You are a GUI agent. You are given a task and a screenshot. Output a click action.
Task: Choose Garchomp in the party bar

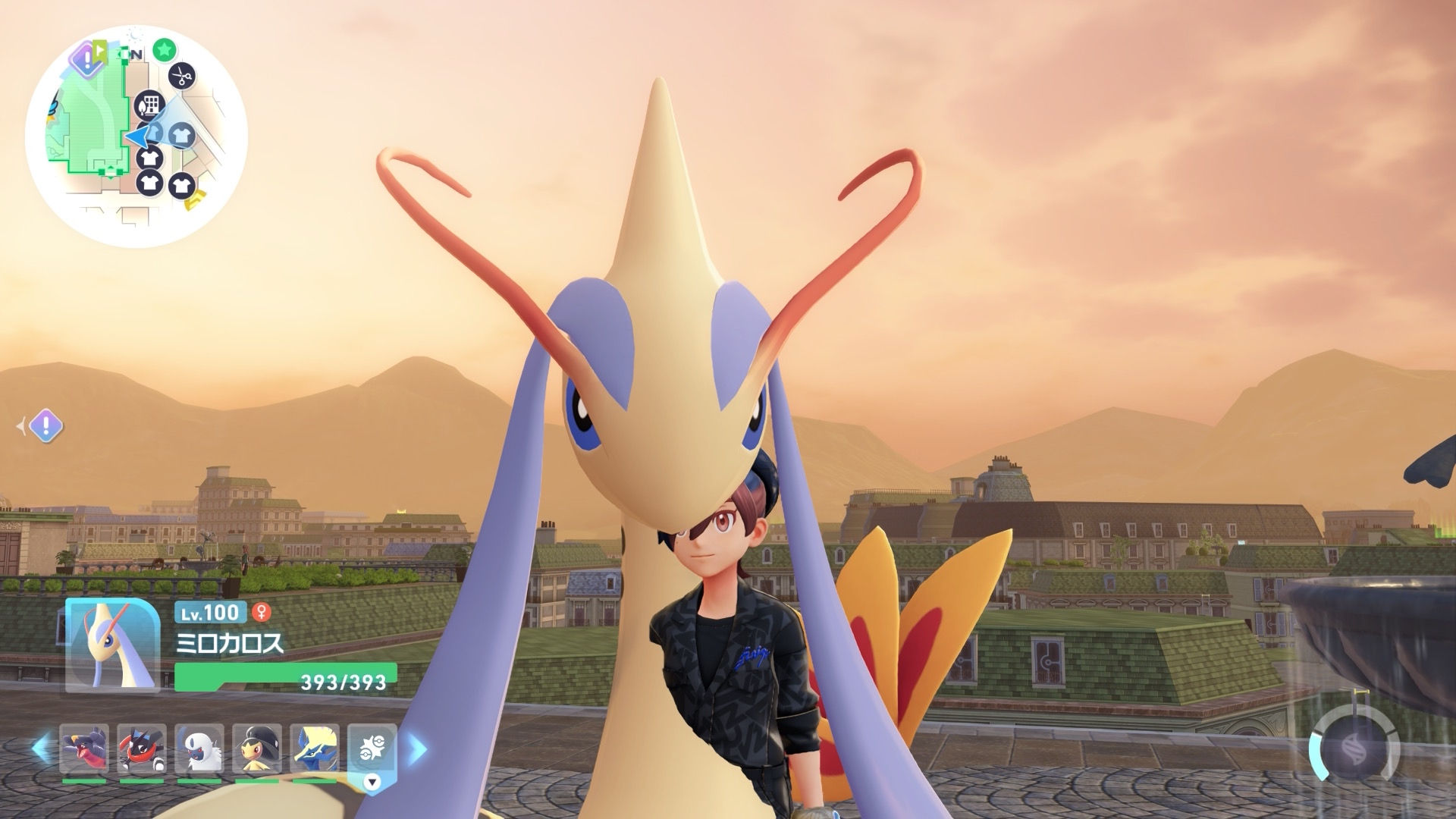(x=84, y=749)
